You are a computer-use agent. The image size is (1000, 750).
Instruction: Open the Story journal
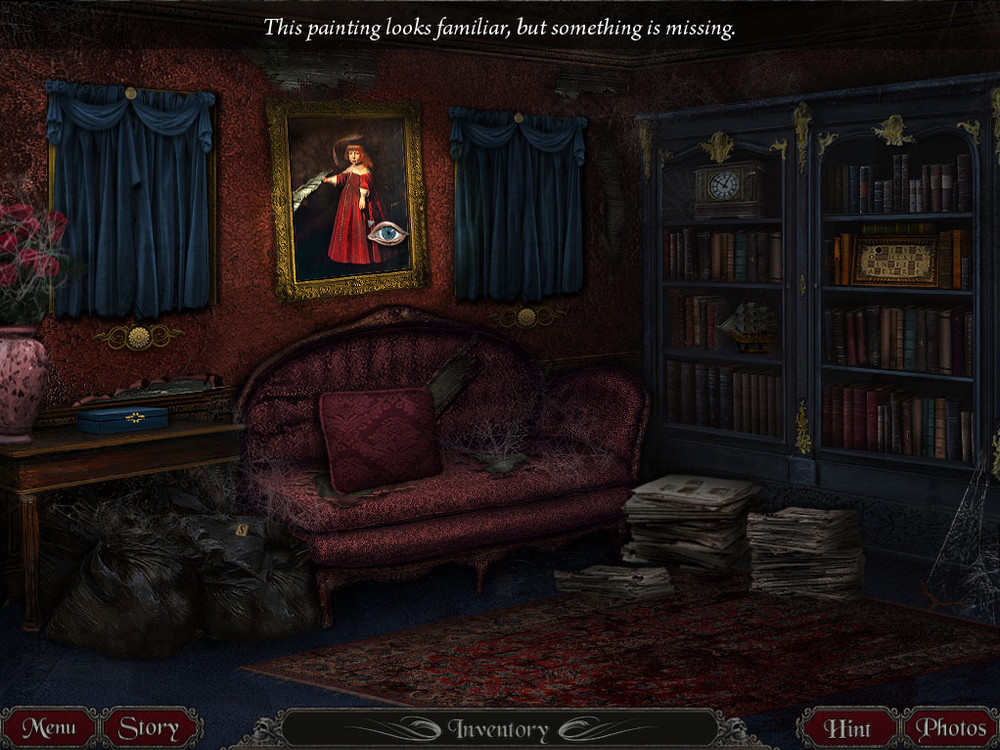[149, 728]
